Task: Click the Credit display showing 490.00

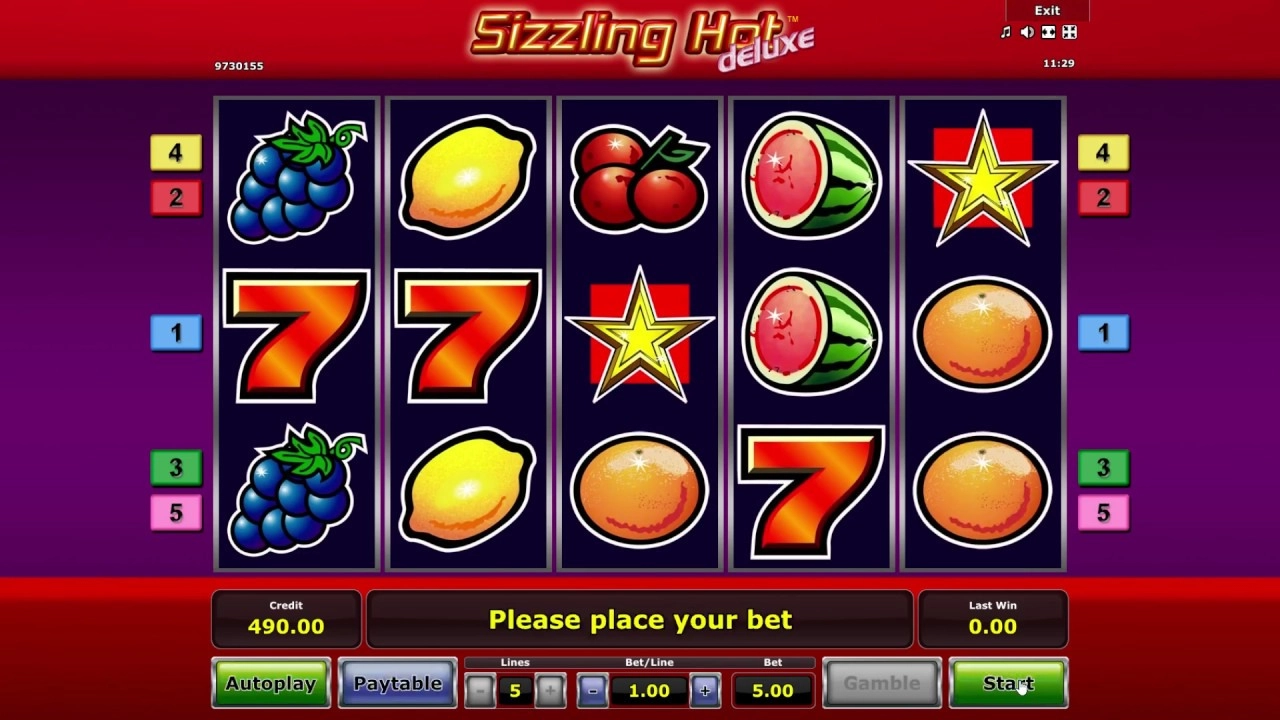Action: point(286,619)
